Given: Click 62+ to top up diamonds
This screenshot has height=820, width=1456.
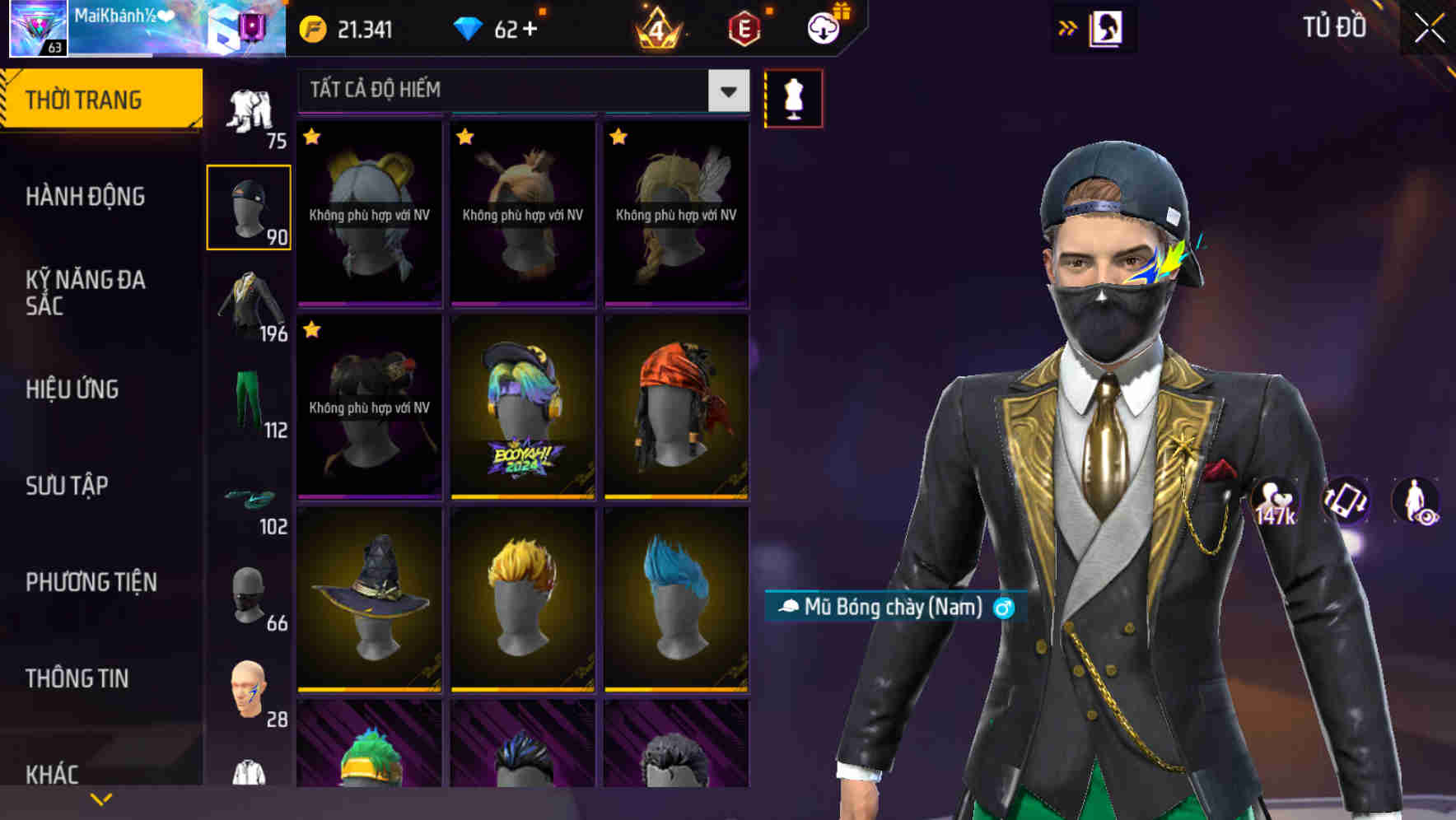Looking at the screenshot, I should [x=516, y=28].
